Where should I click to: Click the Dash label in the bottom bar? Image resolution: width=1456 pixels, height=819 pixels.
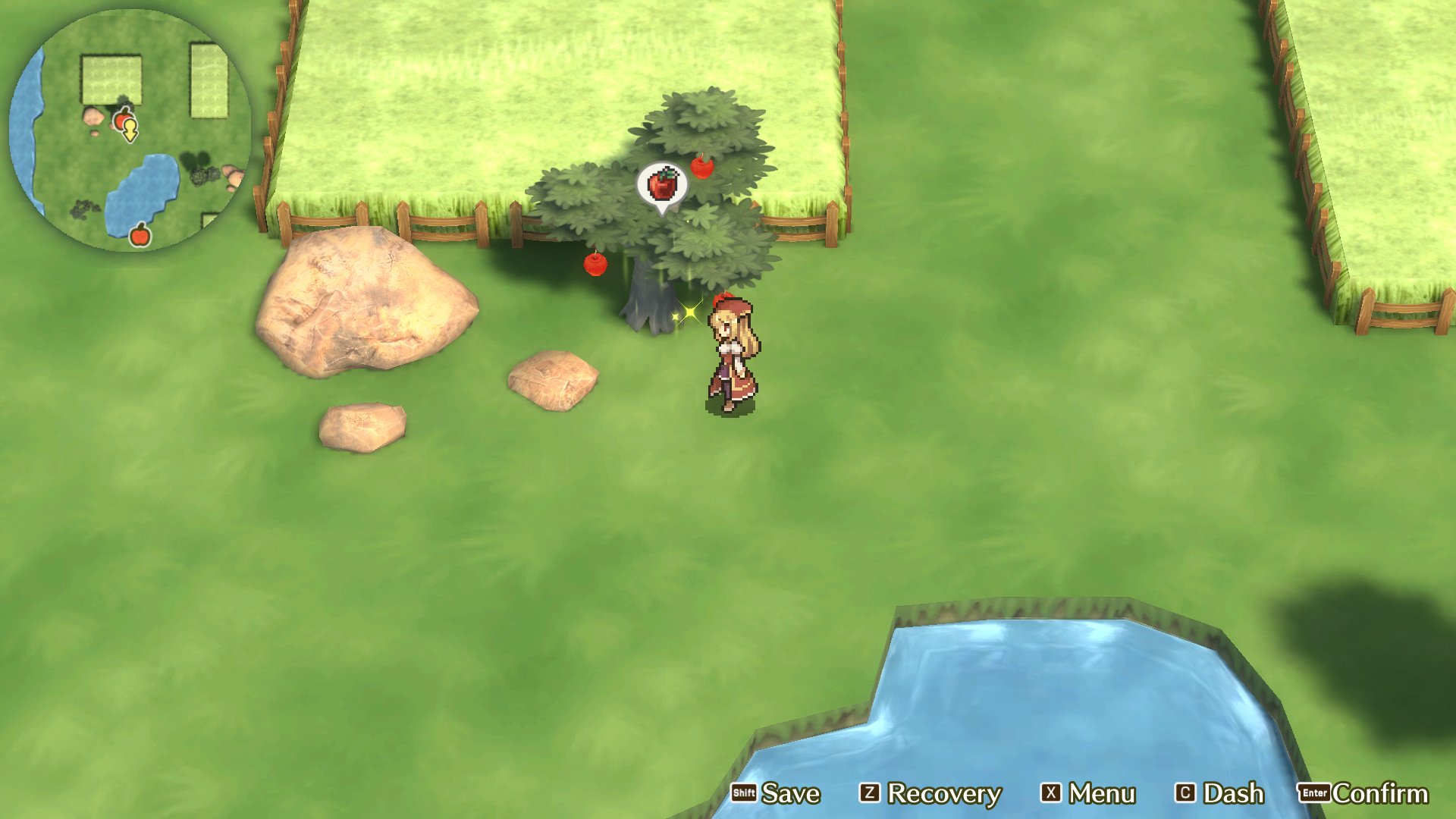[x=1235, y=793]
